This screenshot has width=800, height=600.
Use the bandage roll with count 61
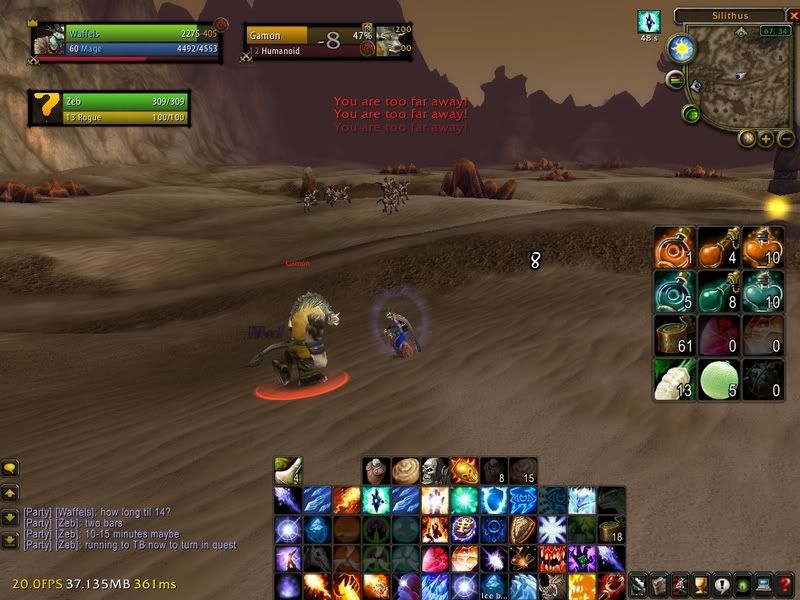(674, 335)
